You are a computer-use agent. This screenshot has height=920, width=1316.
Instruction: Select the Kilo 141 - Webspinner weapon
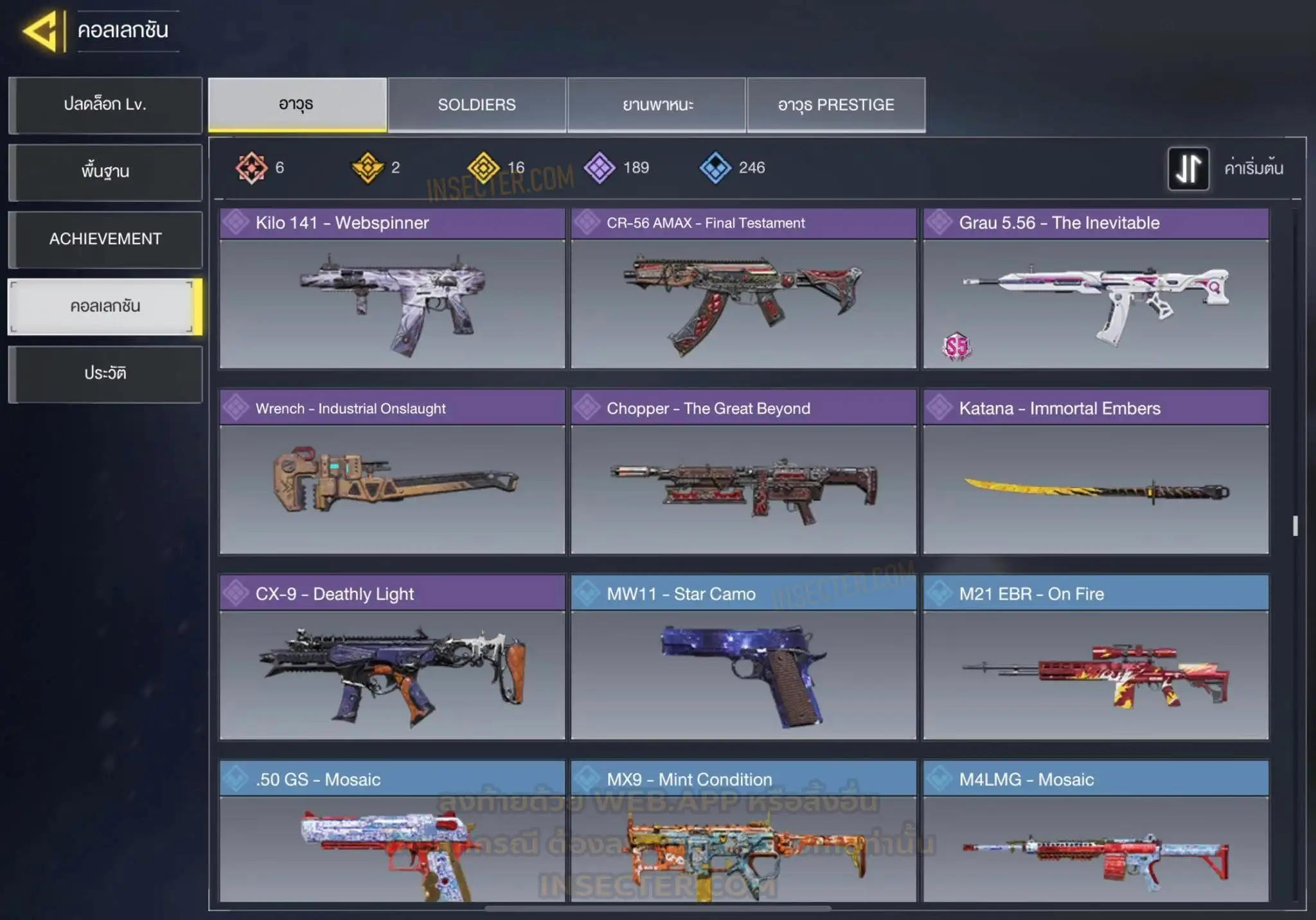392,289
